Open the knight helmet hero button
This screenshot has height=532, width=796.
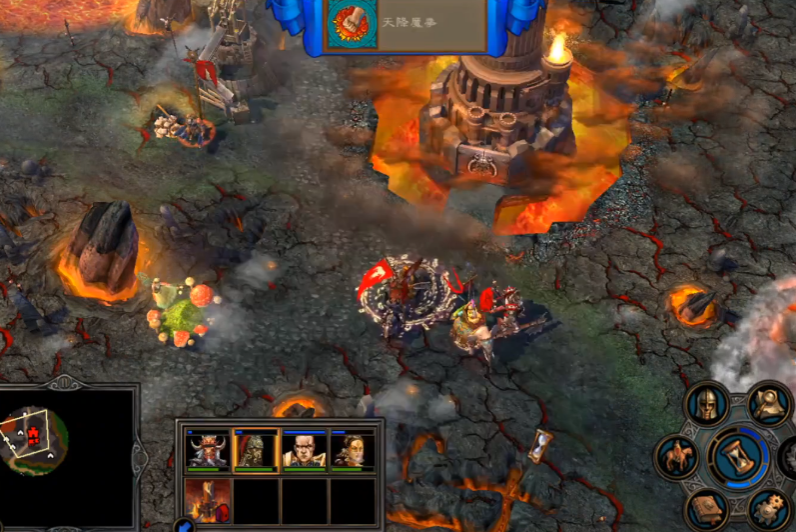(x=707, y=404)
